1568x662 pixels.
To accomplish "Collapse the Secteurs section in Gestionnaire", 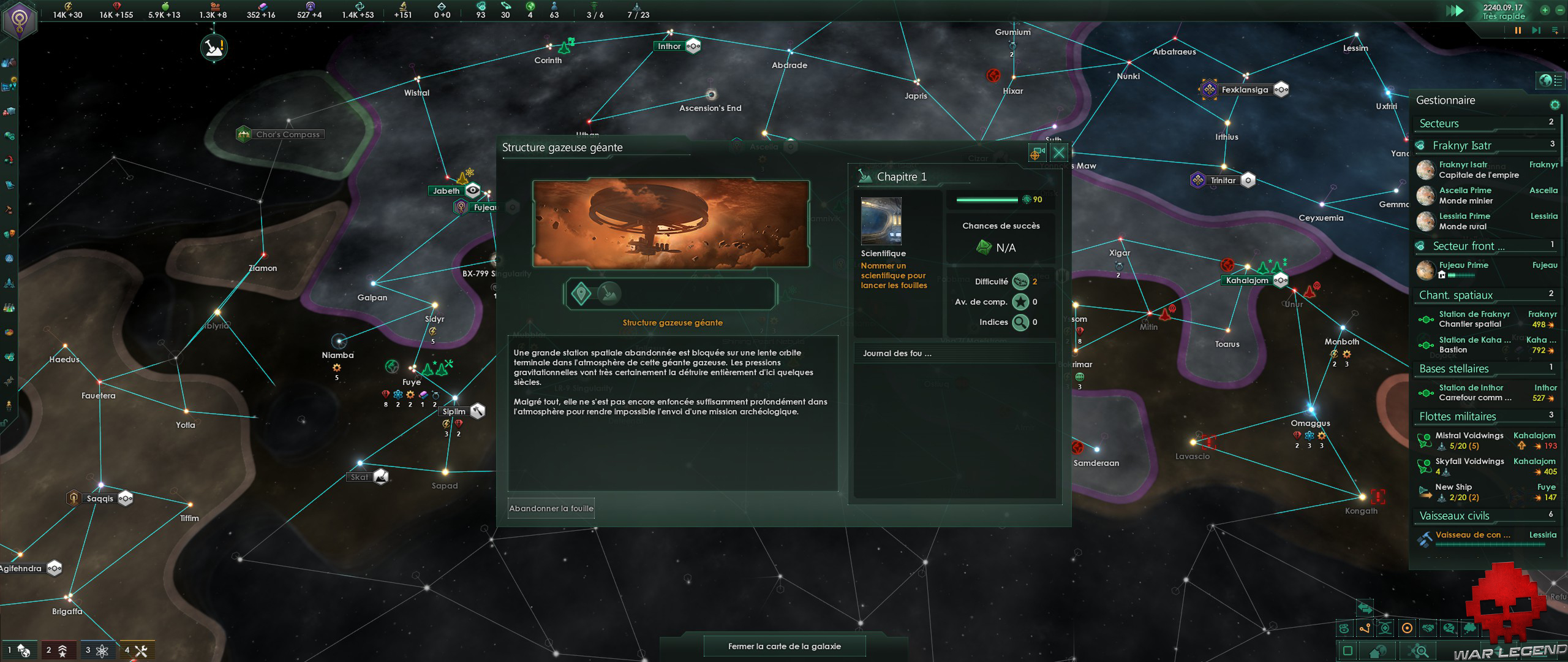I will pos(1439,123).
